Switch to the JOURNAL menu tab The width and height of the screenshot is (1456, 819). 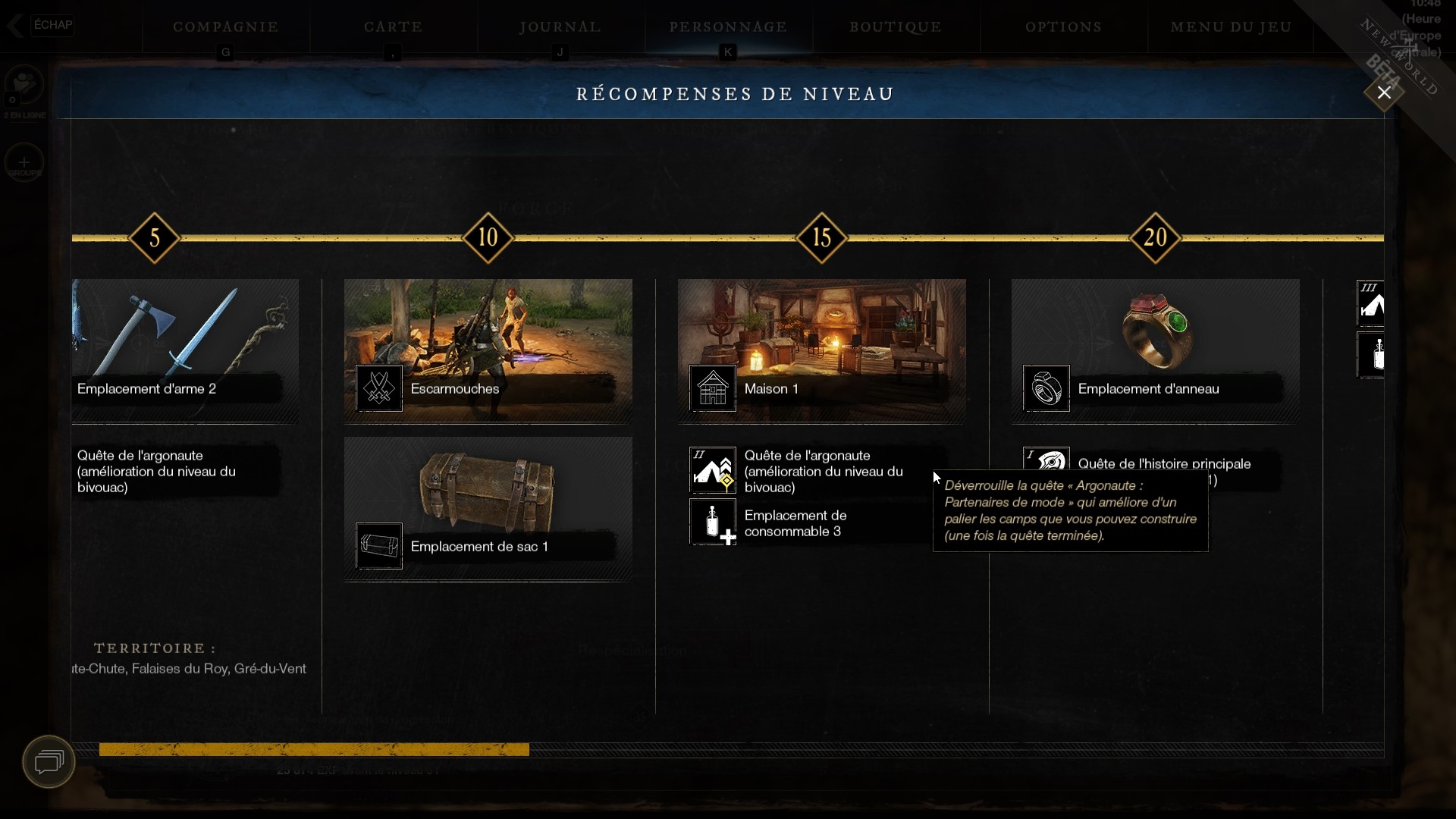point(559,27)
